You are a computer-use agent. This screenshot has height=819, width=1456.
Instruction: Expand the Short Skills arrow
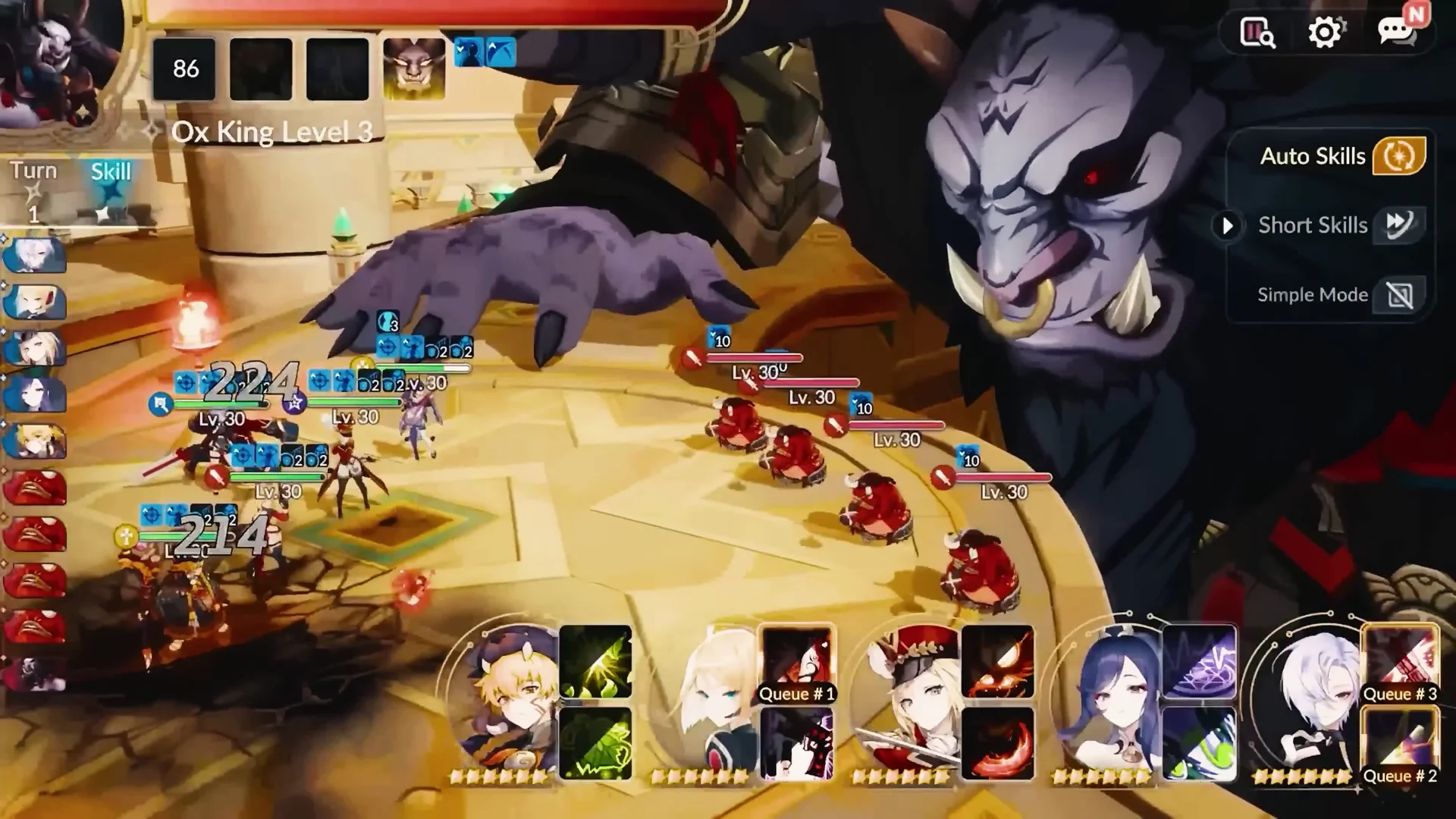tap(1227, 225)
